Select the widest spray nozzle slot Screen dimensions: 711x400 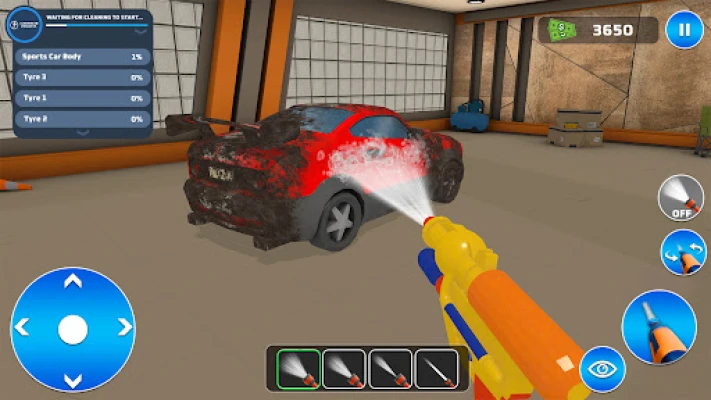click(x=298, y=368)
